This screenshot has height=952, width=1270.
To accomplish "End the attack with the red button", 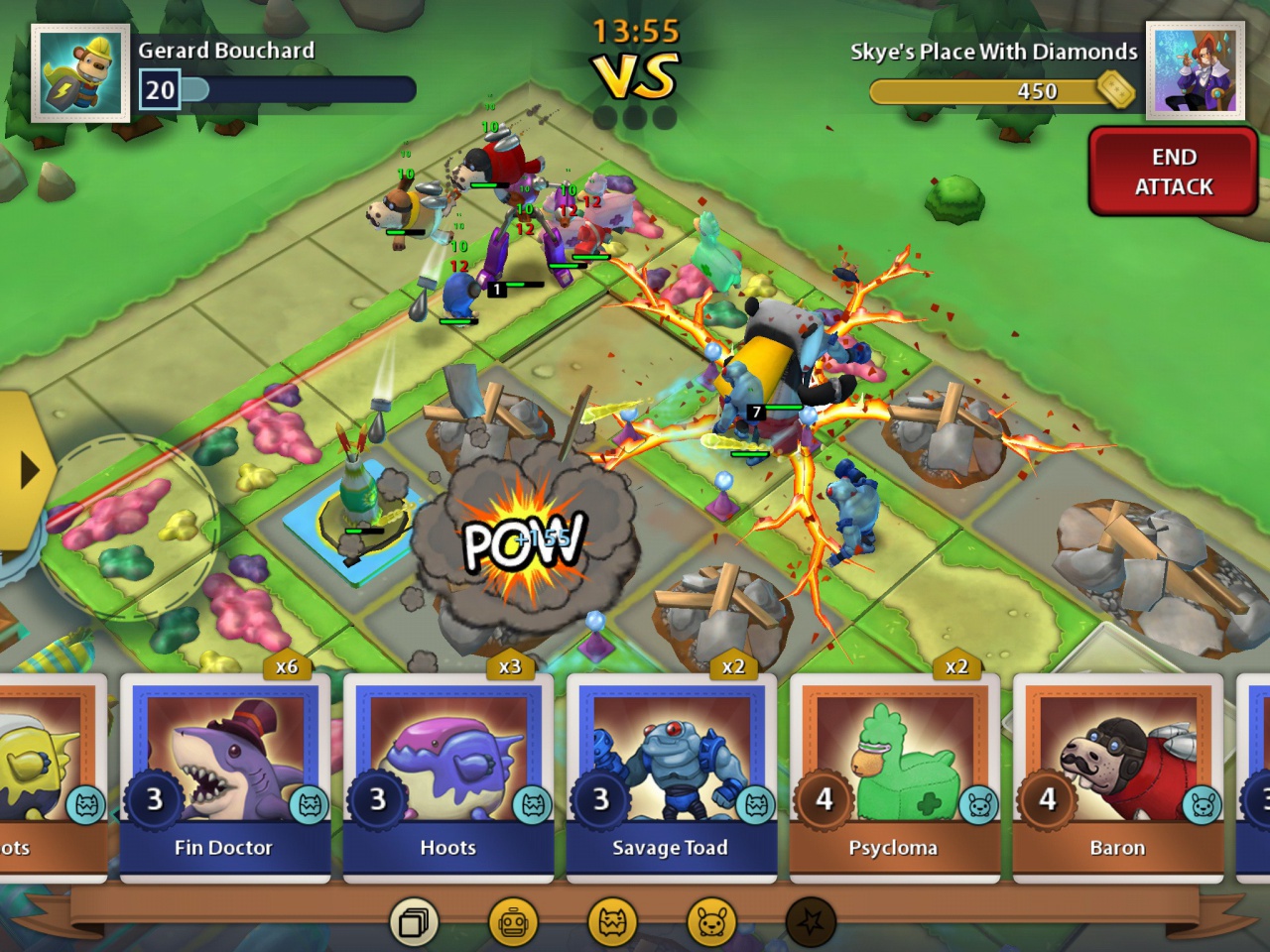I will 1174,172.
